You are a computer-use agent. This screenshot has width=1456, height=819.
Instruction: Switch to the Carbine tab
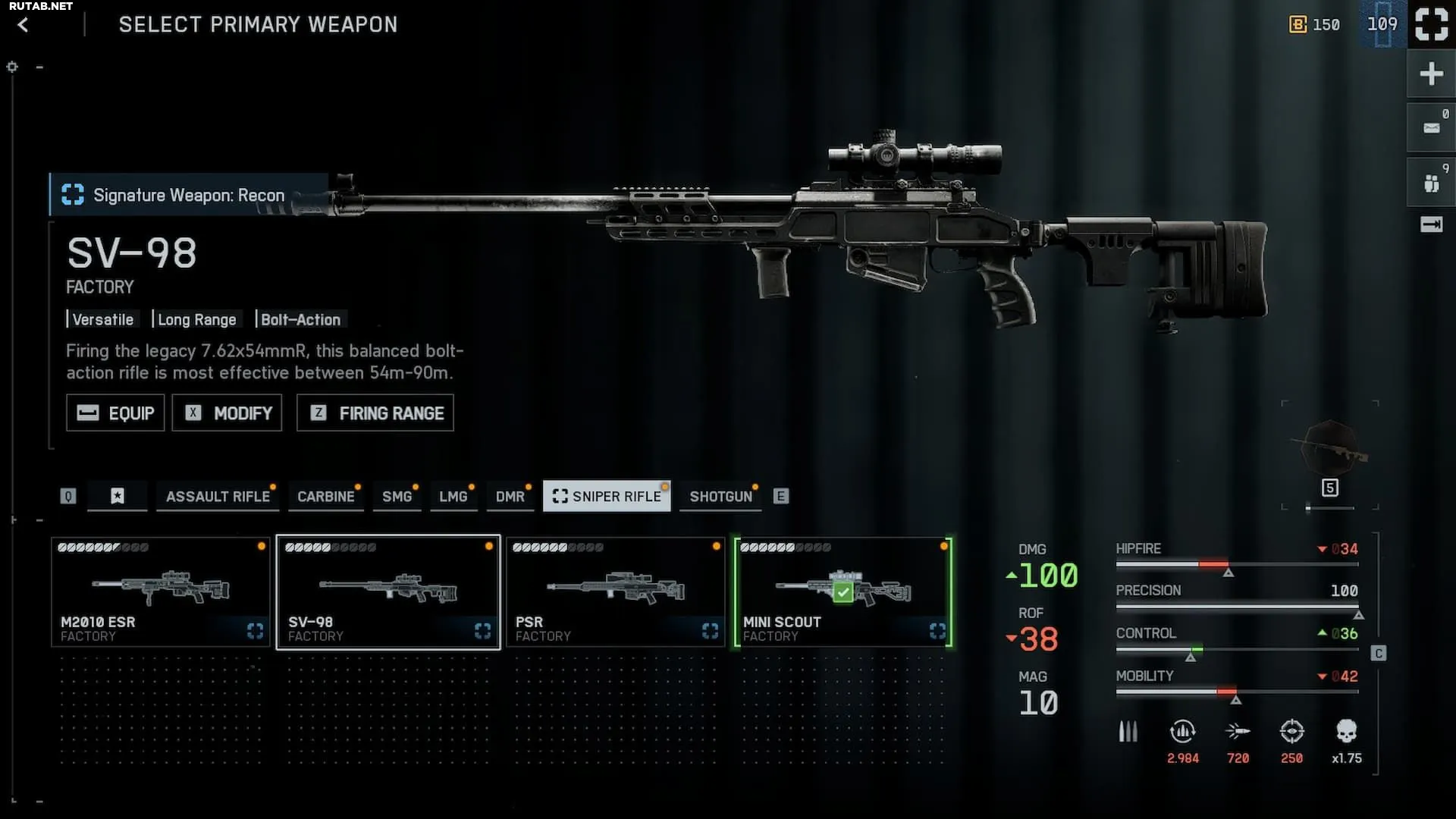click(325, 497)
